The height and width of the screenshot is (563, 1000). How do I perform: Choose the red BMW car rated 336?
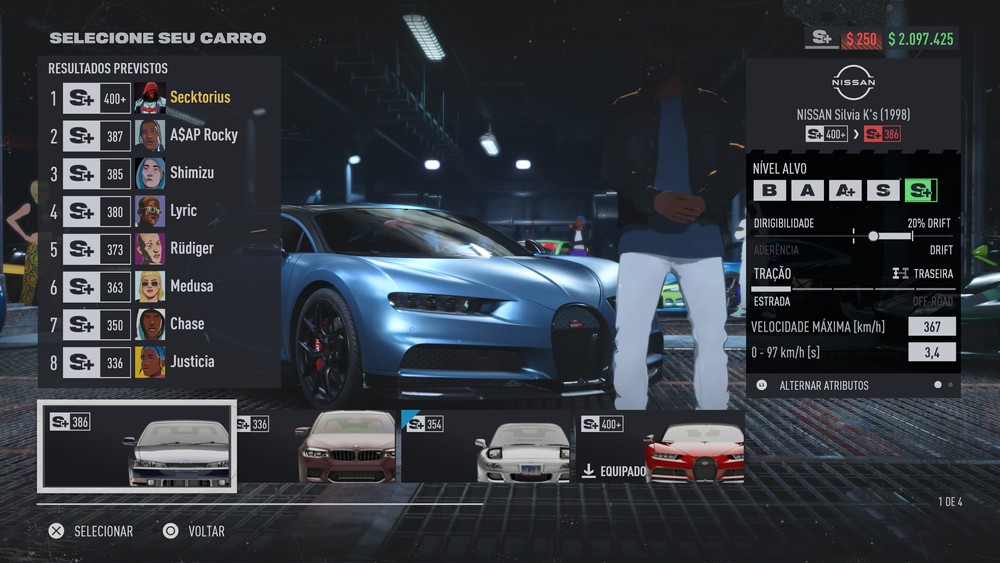[316, 446]
